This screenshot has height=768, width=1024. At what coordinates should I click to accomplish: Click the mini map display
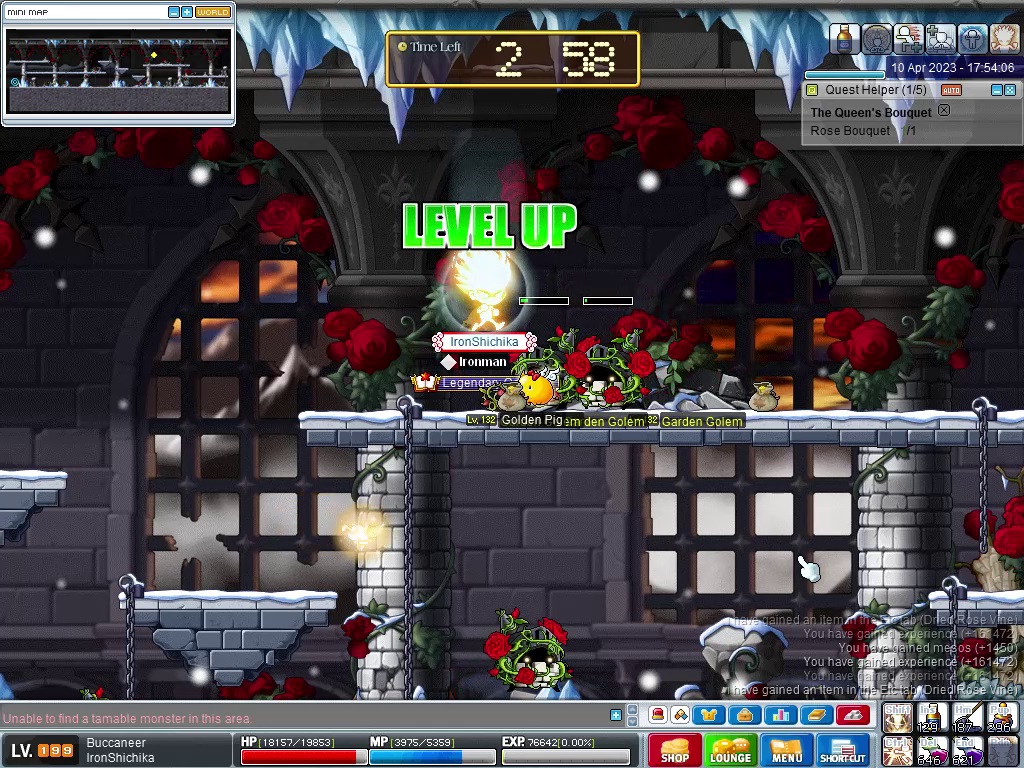[118, 70]
